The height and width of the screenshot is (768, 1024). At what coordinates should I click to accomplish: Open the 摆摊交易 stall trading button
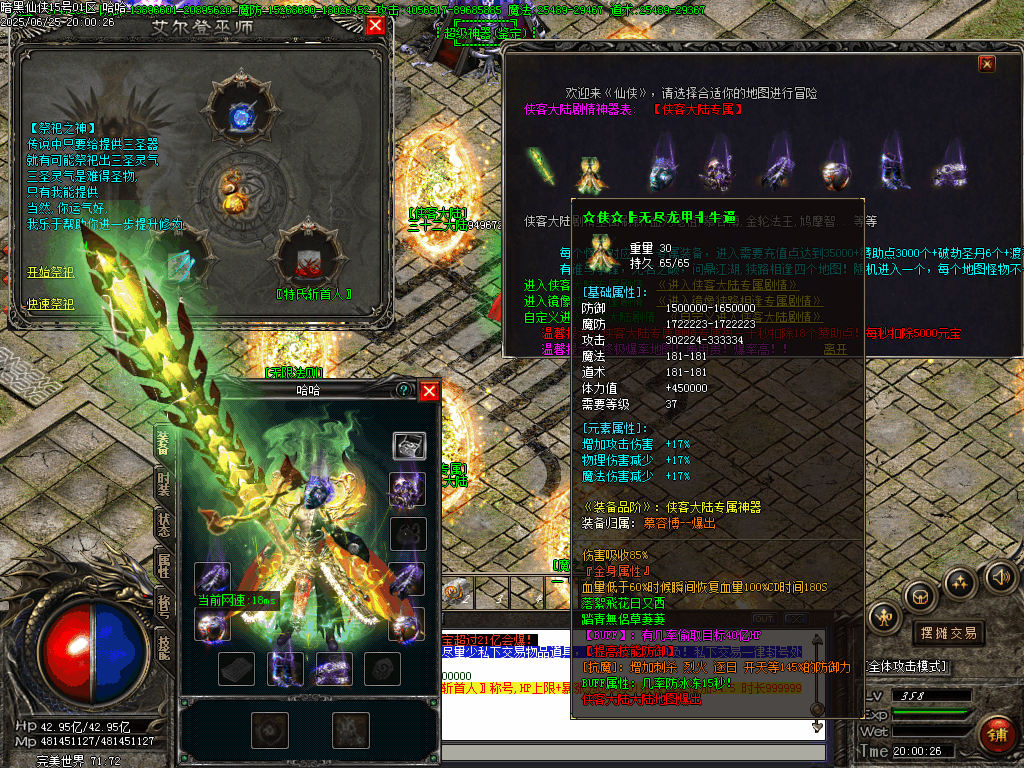pos(949,632)
